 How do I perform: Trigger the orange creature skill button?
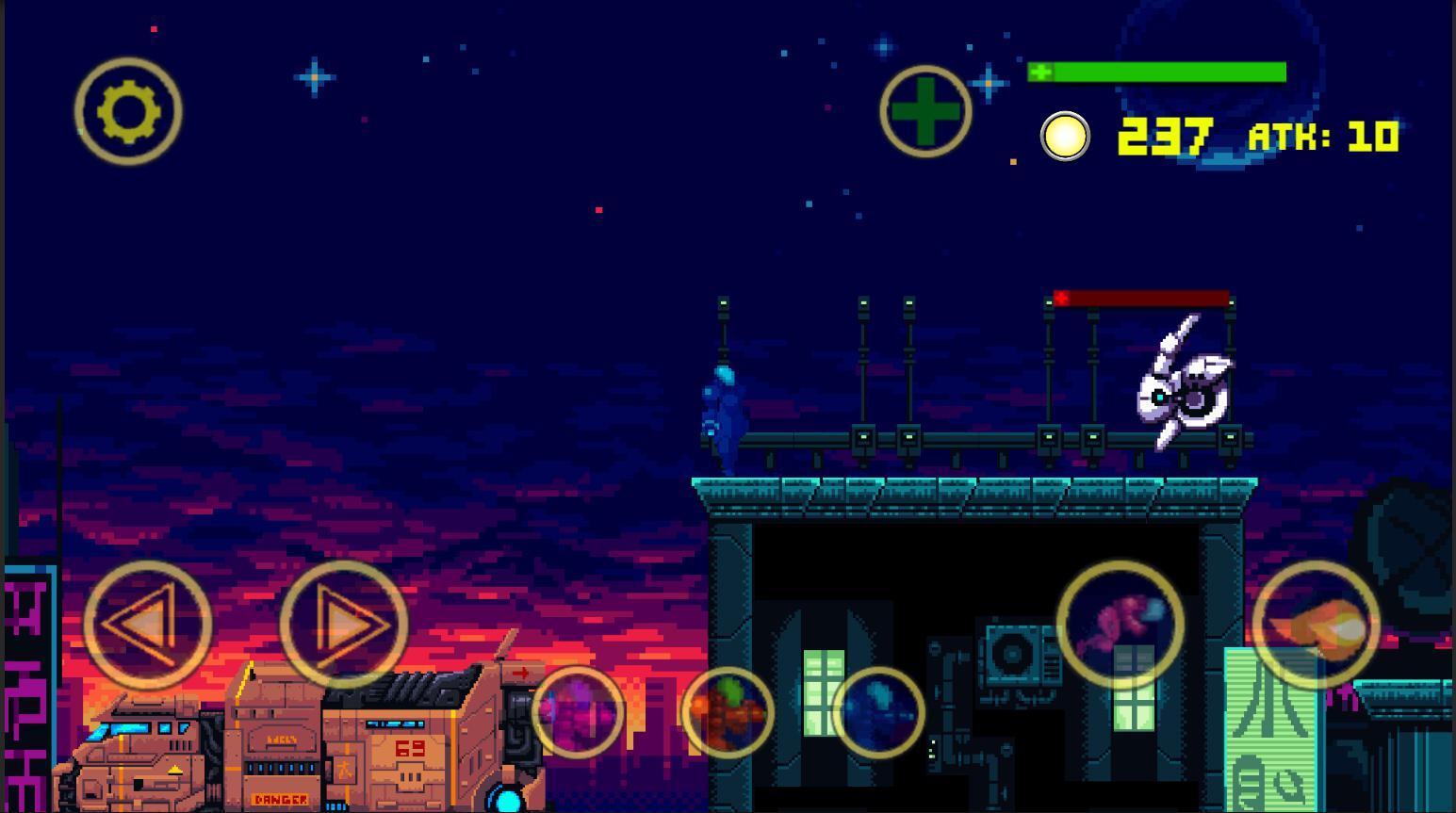[x=730, y=711]
